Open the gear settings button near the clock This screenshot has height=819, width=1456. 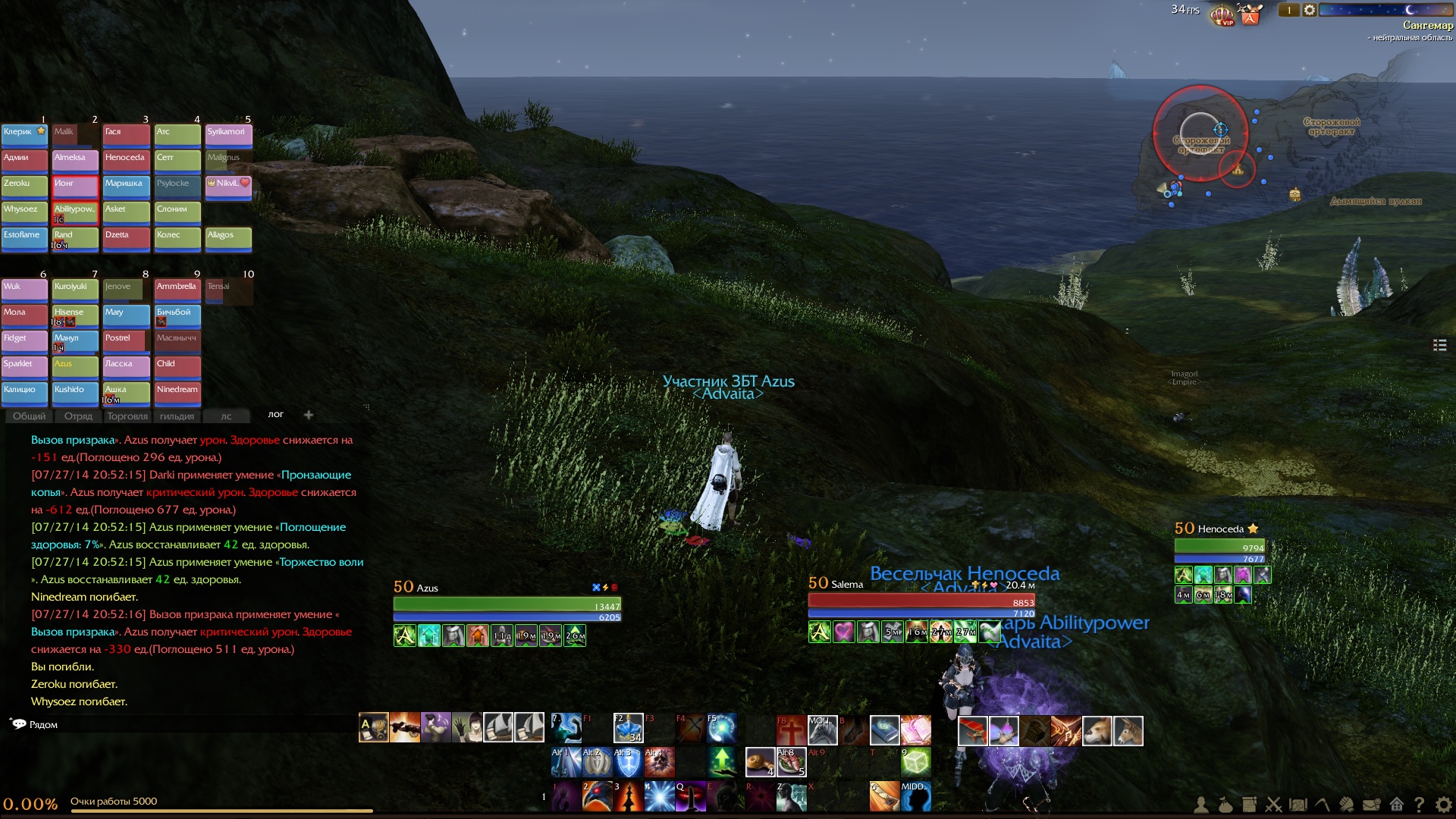(1310, 10)
